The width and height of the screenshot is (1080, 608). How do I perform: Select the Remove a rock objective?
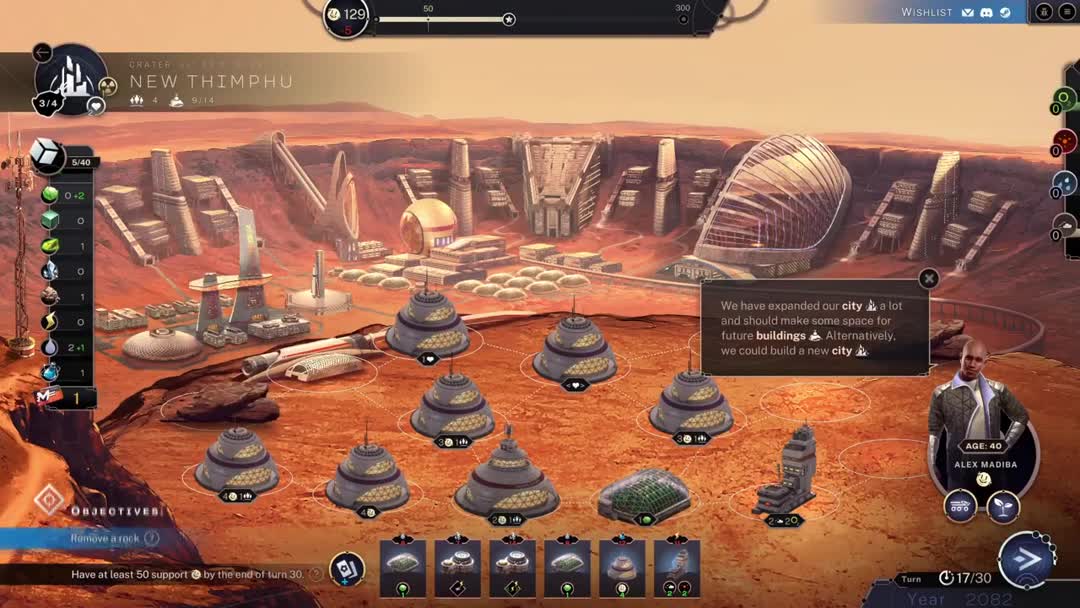coord(105,538)
